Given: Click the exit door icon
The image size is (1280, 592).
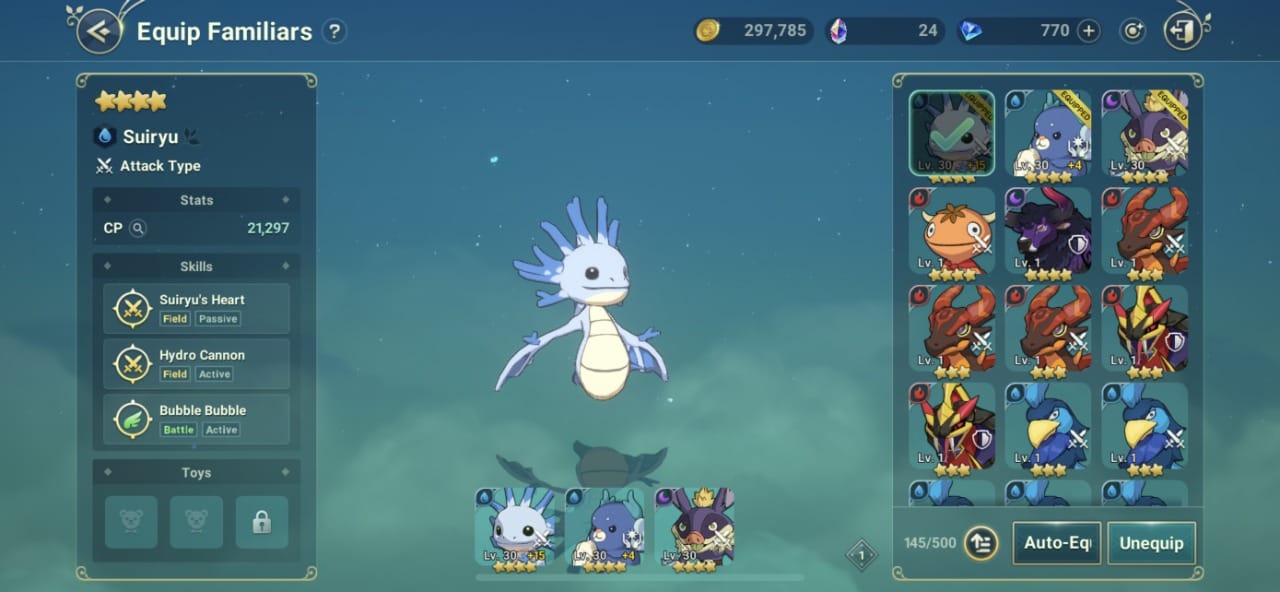Looking at the screenshot, I should click(1183, 31).
